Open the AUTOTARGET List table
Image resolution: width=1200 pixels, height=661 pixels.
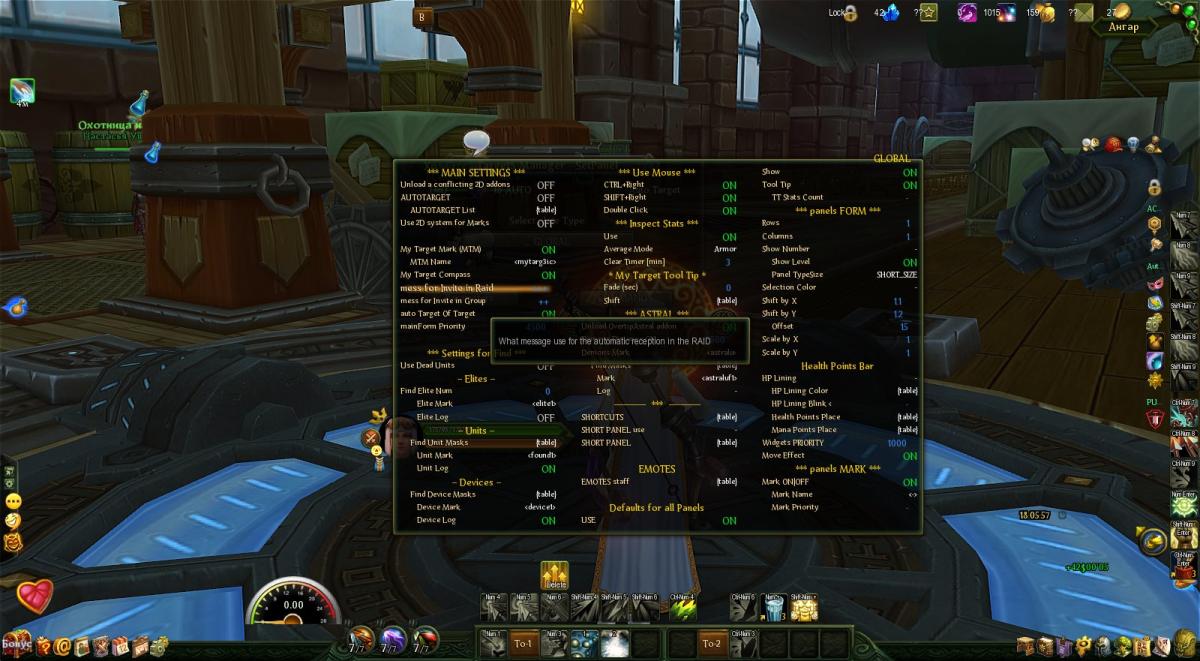point(546,211)
